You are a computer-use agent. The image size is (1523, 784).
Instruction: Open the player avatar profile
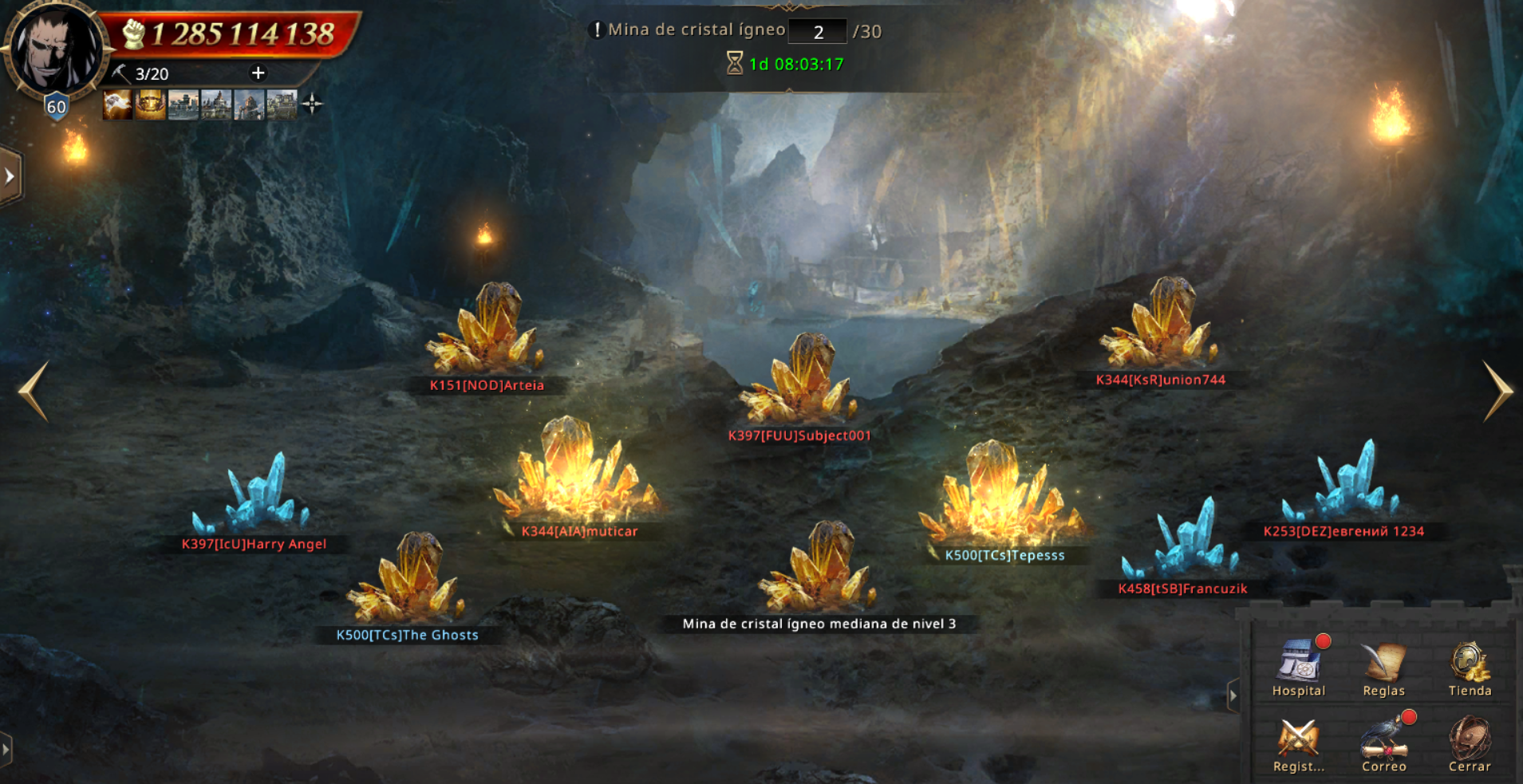coord(54,49)
